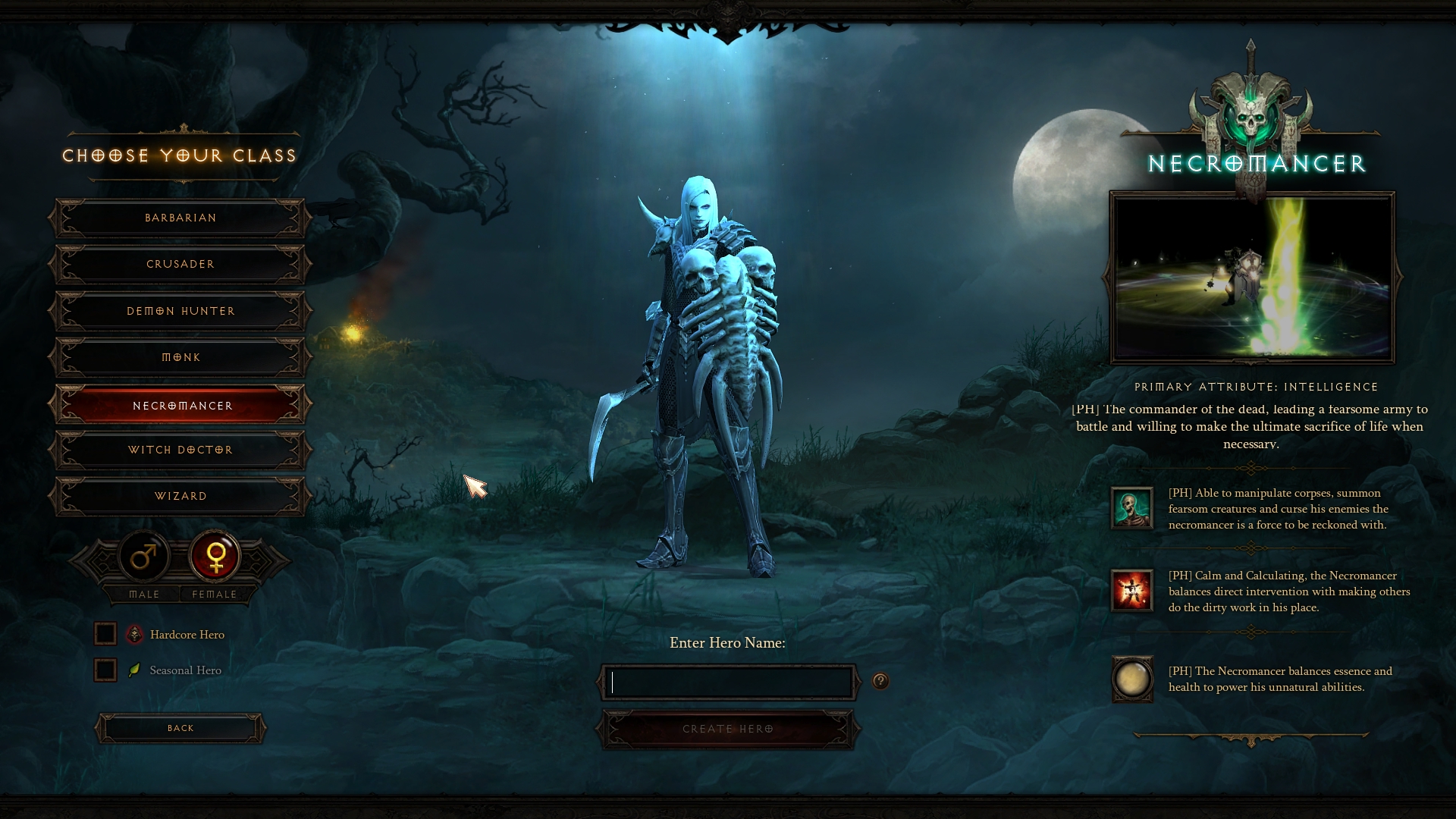Select the Monk class
The image size is (1456, 819).
[180, 357]
